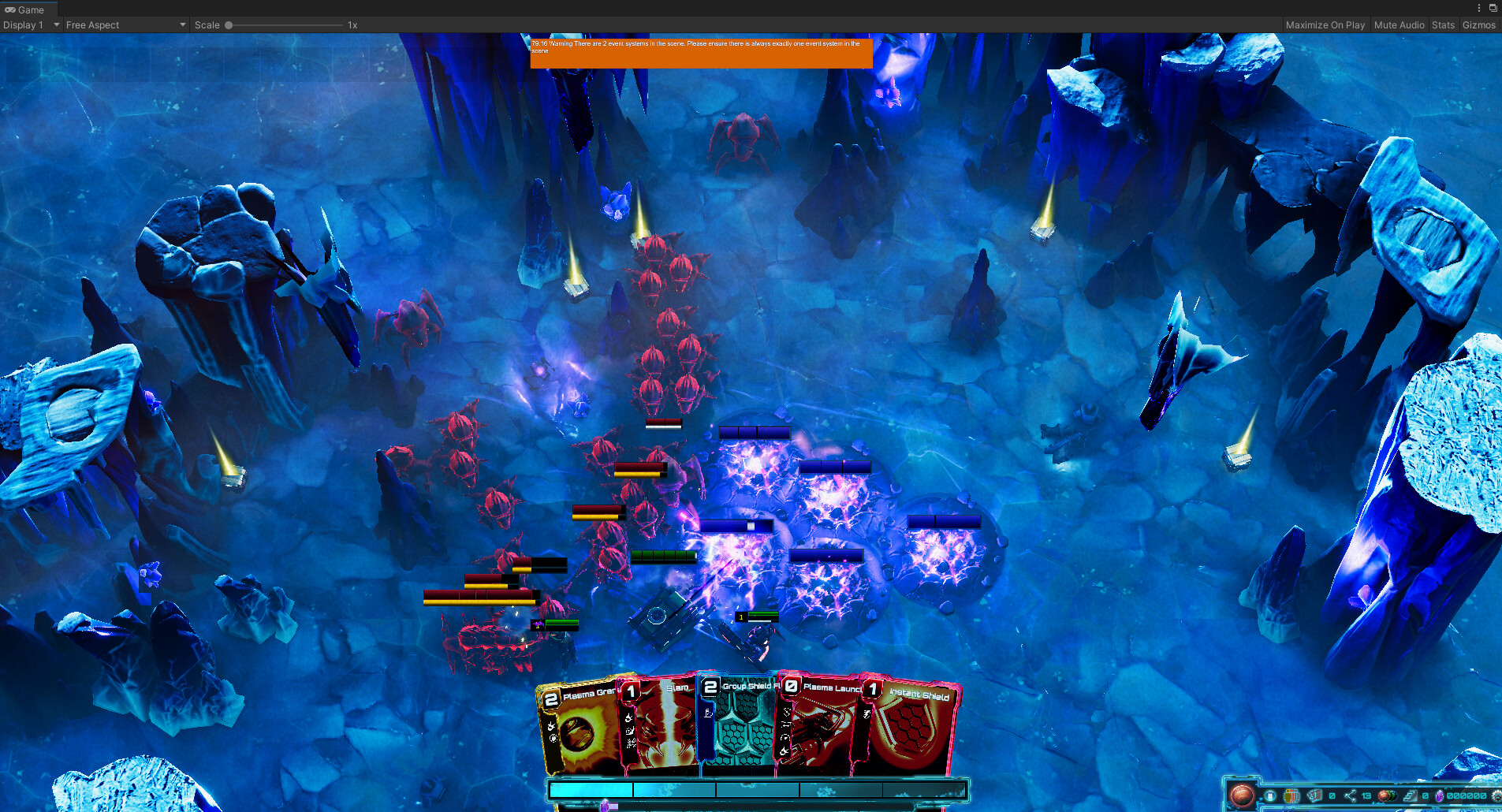1502x812 pixels.
Task: Toggle Maximize On Play
Action: [x=1325, y=24]
